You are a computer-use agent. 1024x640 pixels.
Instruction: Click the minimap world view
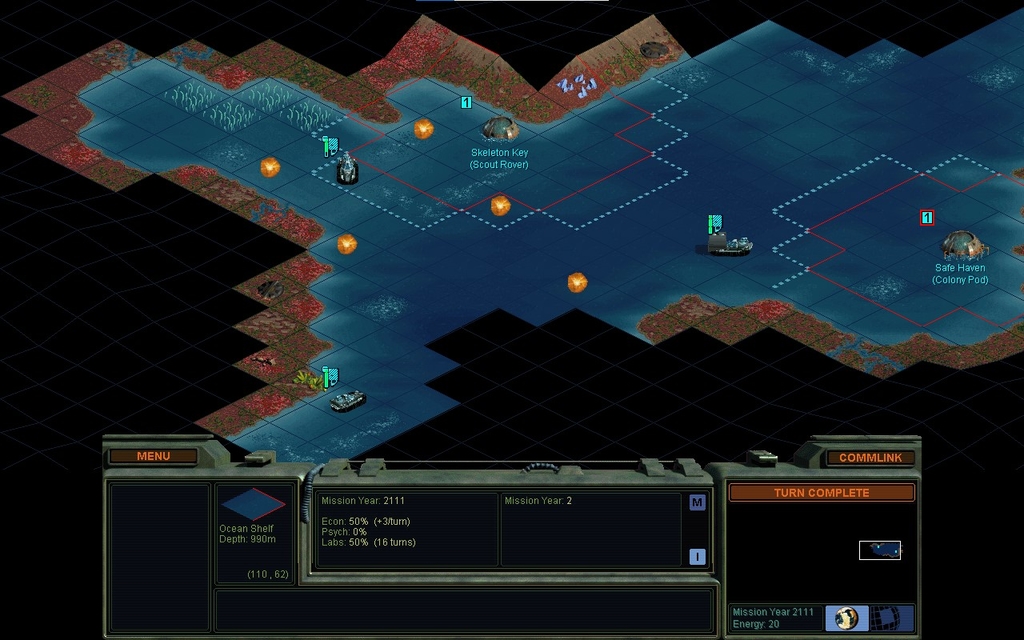pos(879,549)
